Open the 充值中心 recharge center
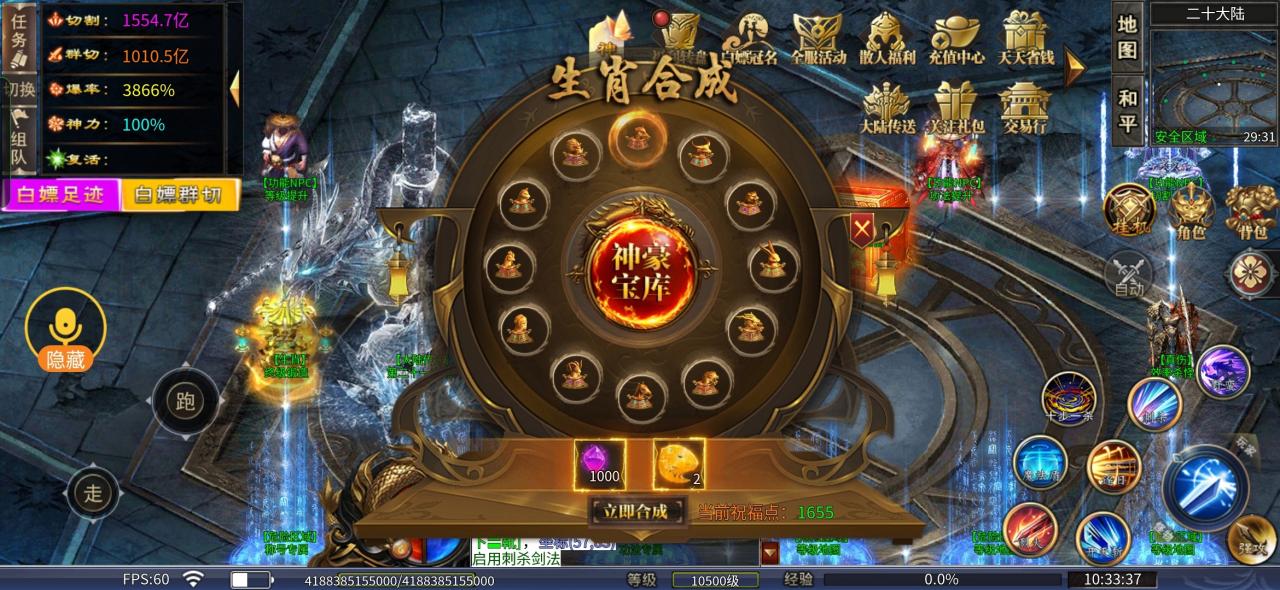1280x590 pixels. (x=956, y=40)
